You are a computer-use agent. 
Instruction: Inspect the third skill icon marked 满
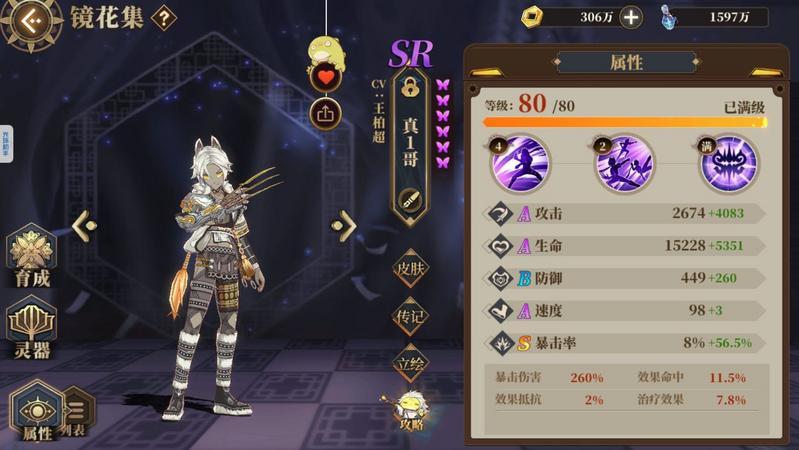727,163
